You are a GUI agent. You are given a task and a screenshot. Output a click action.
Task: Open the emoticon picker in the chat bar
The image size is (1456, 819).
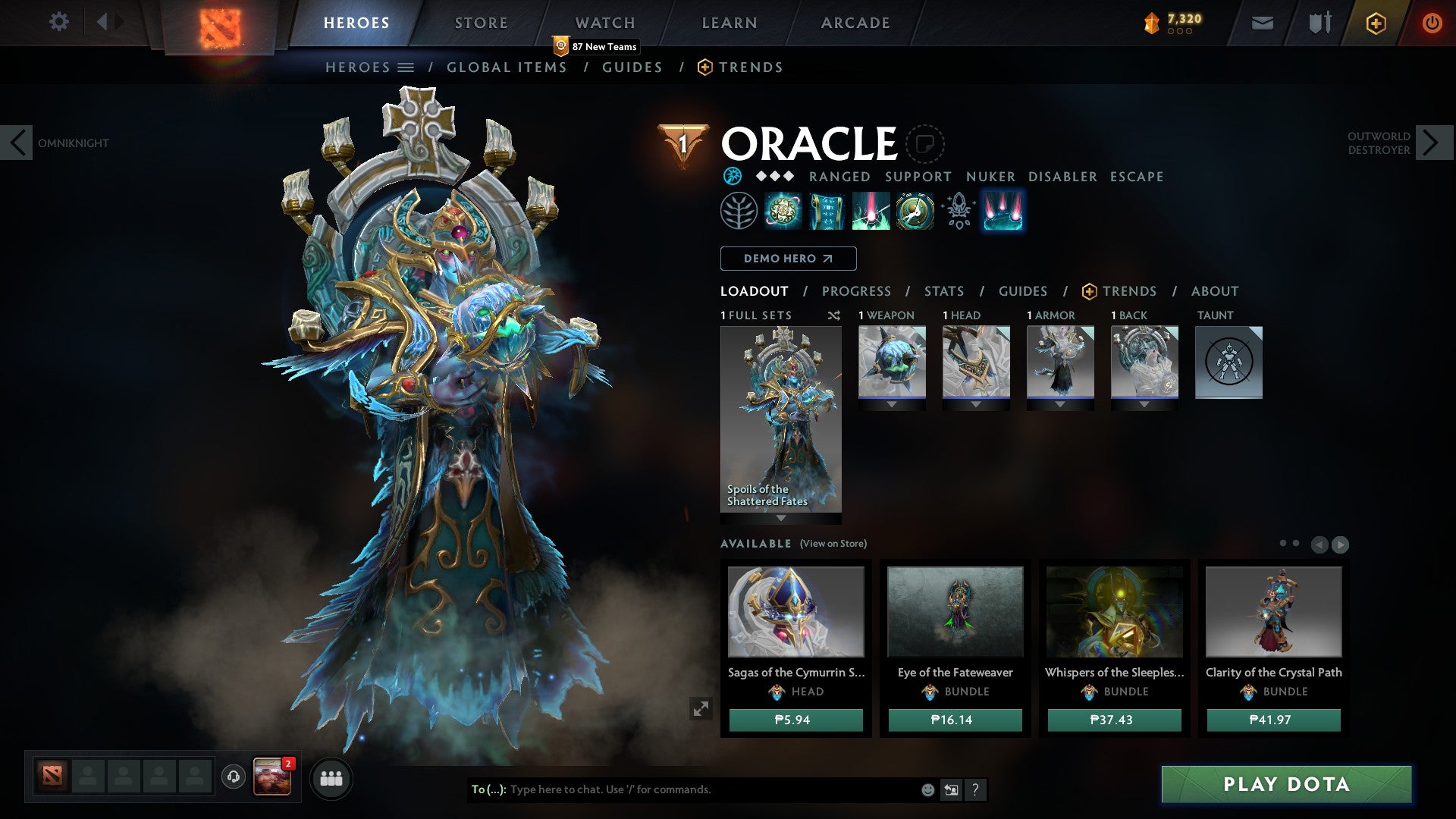927,789
